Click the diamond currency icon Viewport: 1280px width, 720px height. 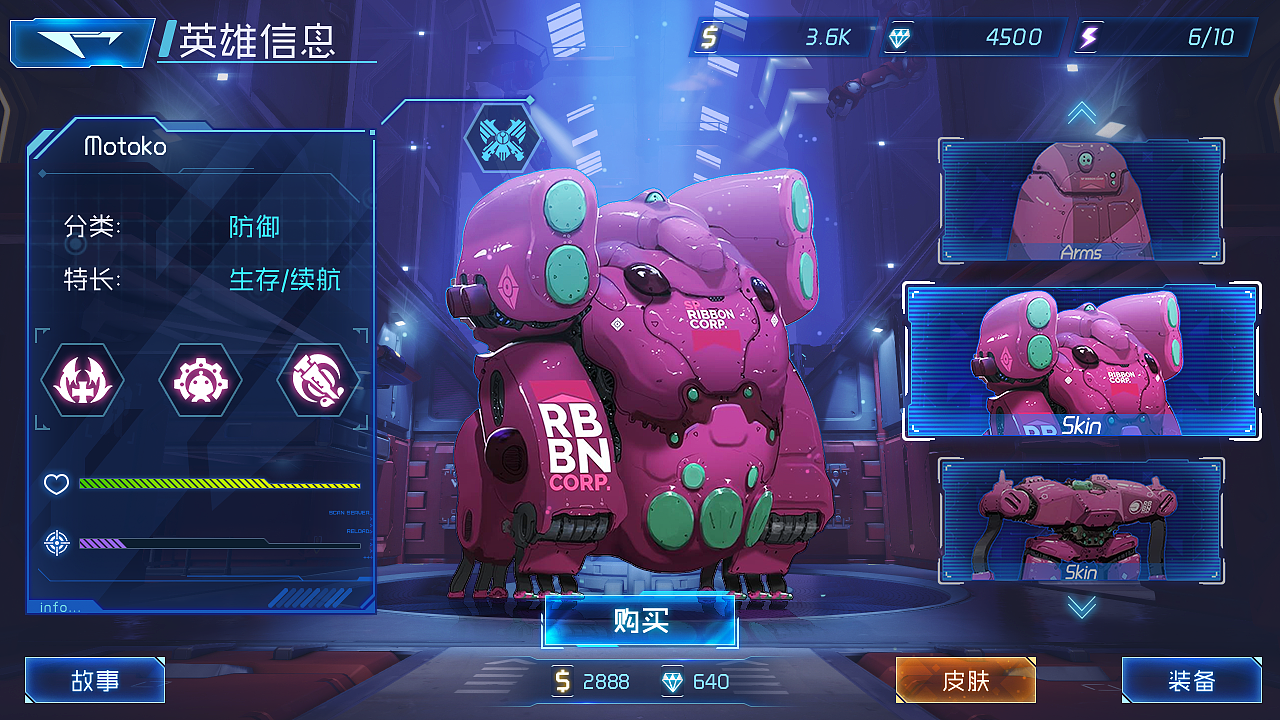pos(900,36)
